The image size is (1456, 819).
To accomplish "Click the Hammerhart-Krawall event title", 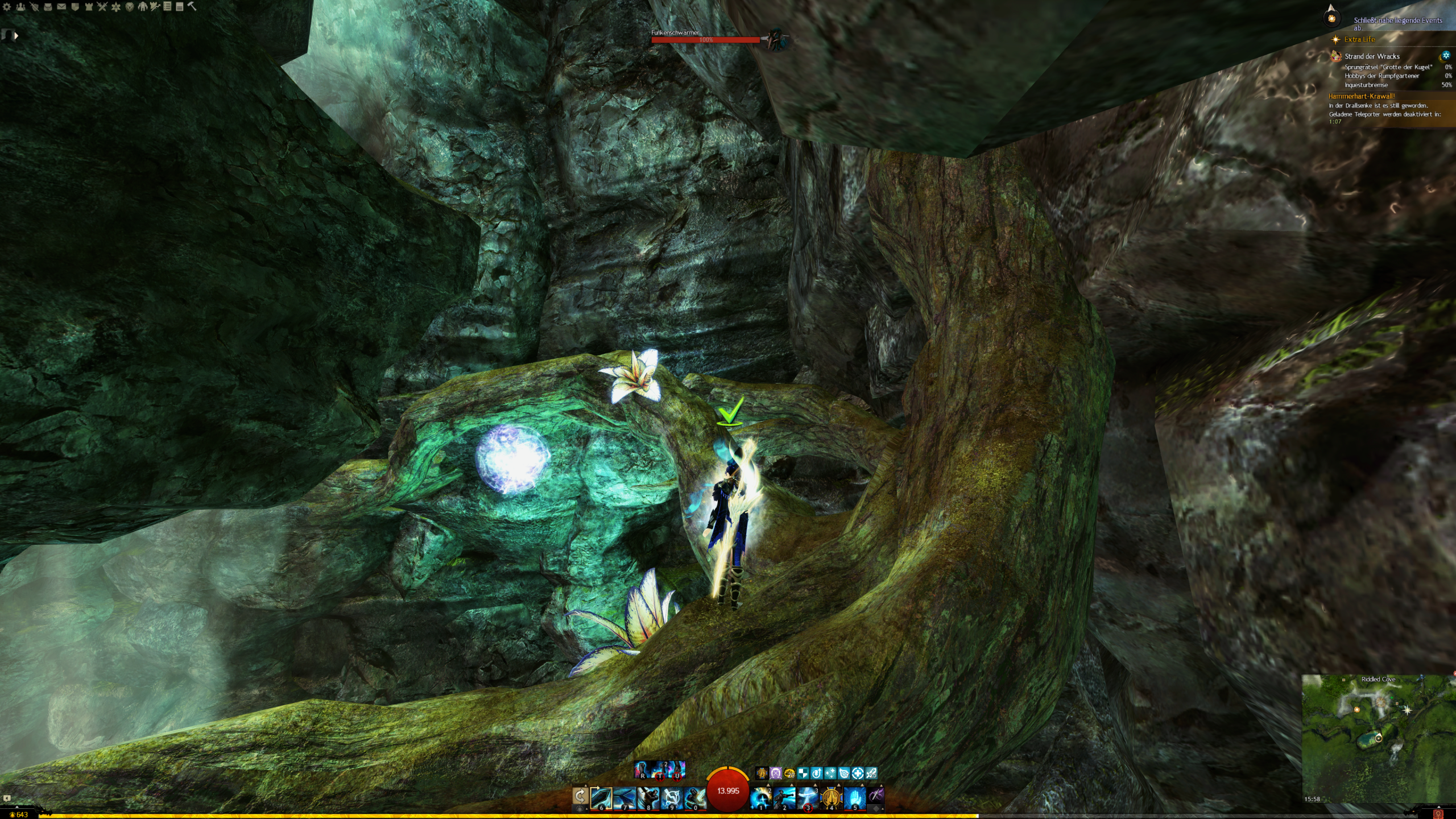I will (1361, 96).
